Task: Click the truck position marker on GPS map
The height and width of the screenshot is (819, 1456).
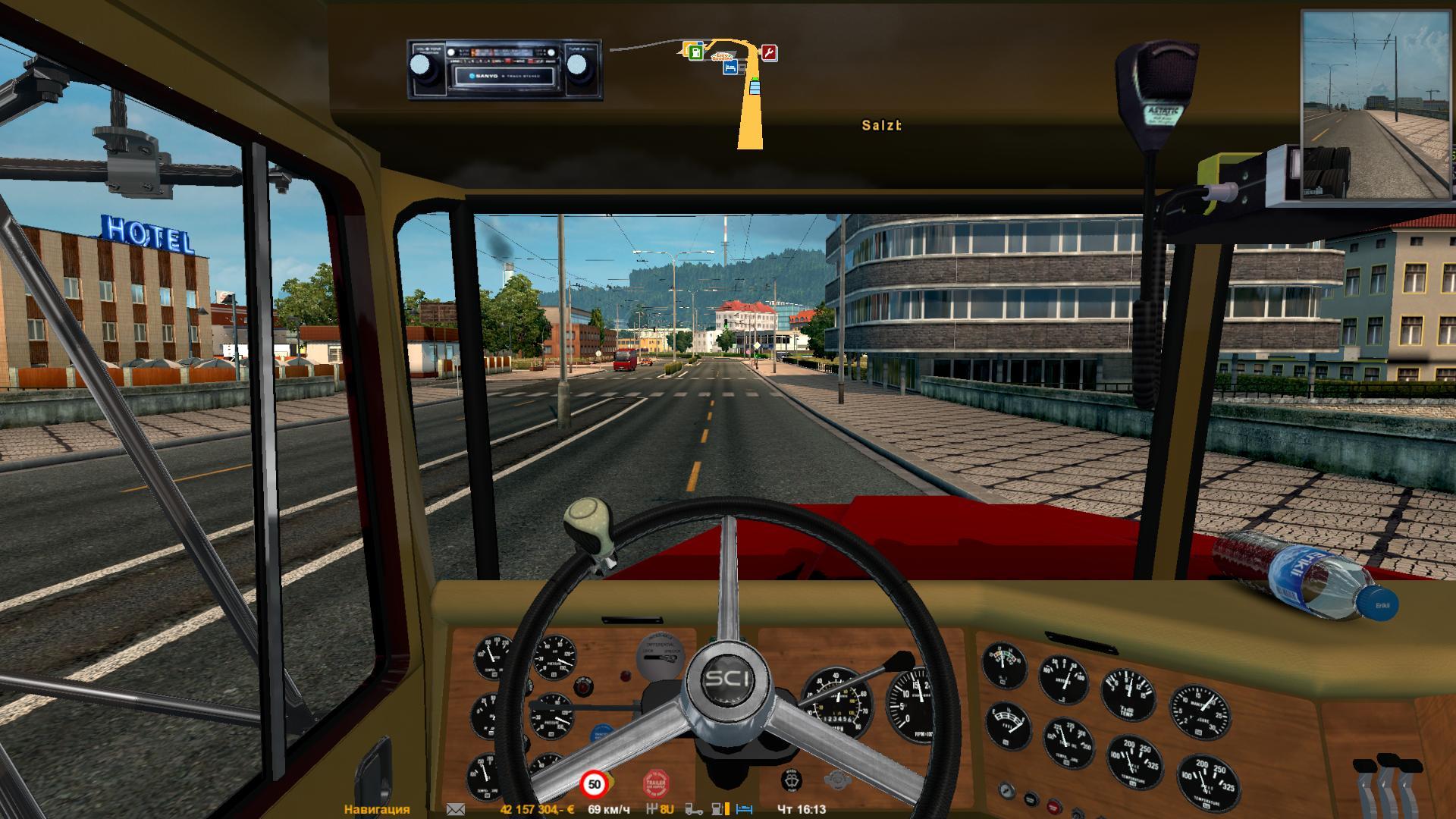Action: (x=755, y=87)
